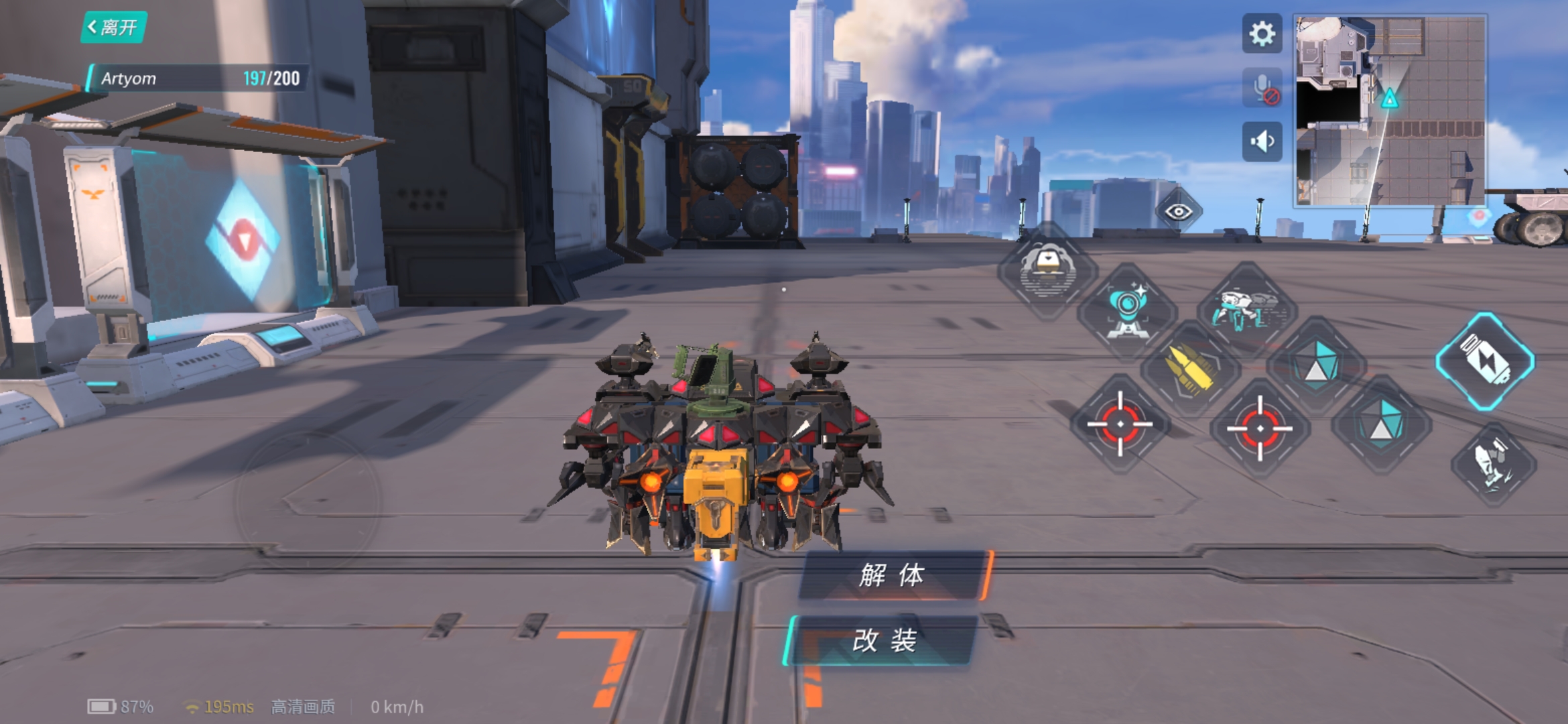Tap the virtual movement joystick
This screenshot has height=724, width=1568.
(308, 501)
